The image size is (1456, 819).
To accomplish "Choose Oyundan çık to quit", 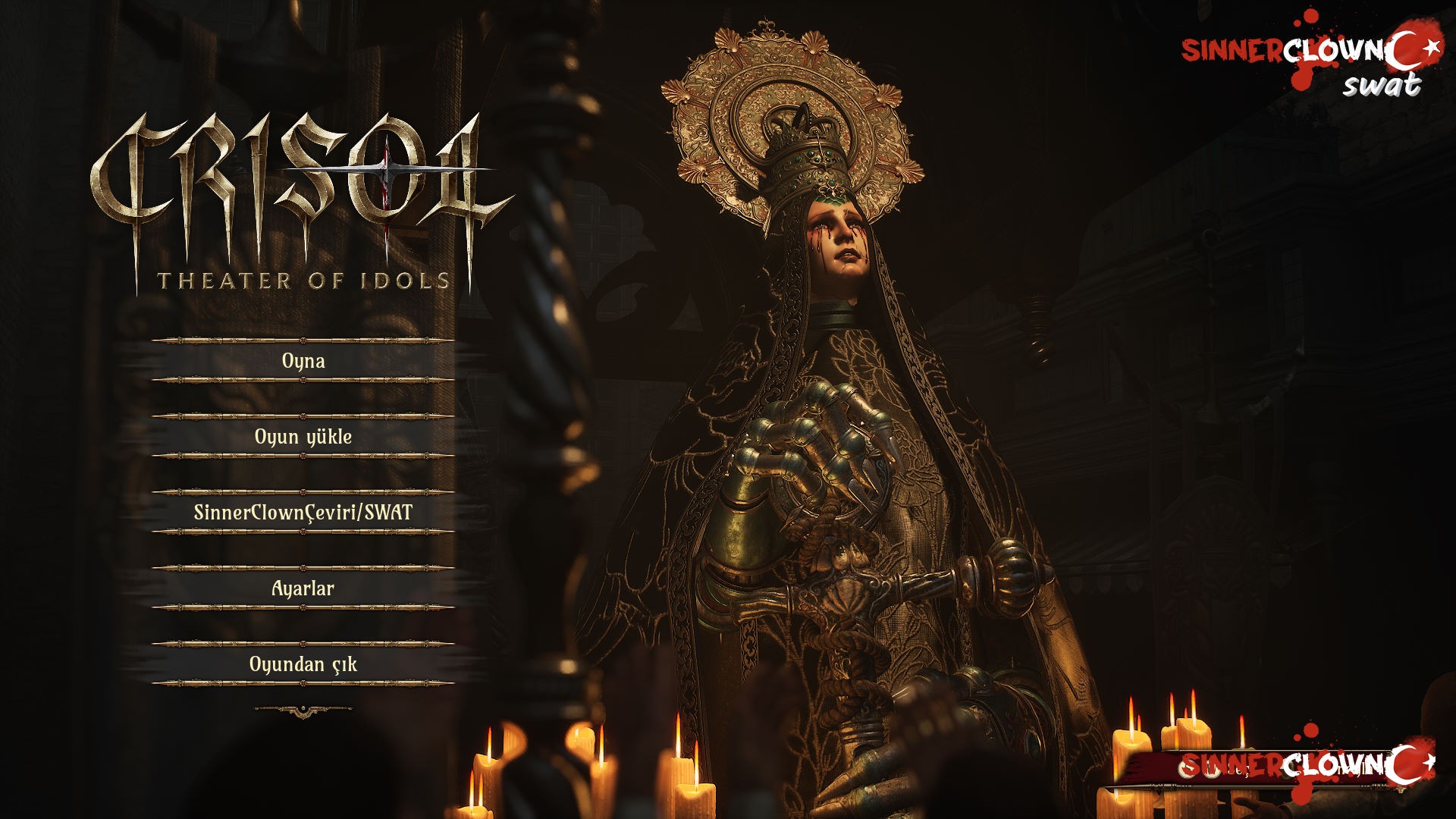I will [x=303, y=664].
